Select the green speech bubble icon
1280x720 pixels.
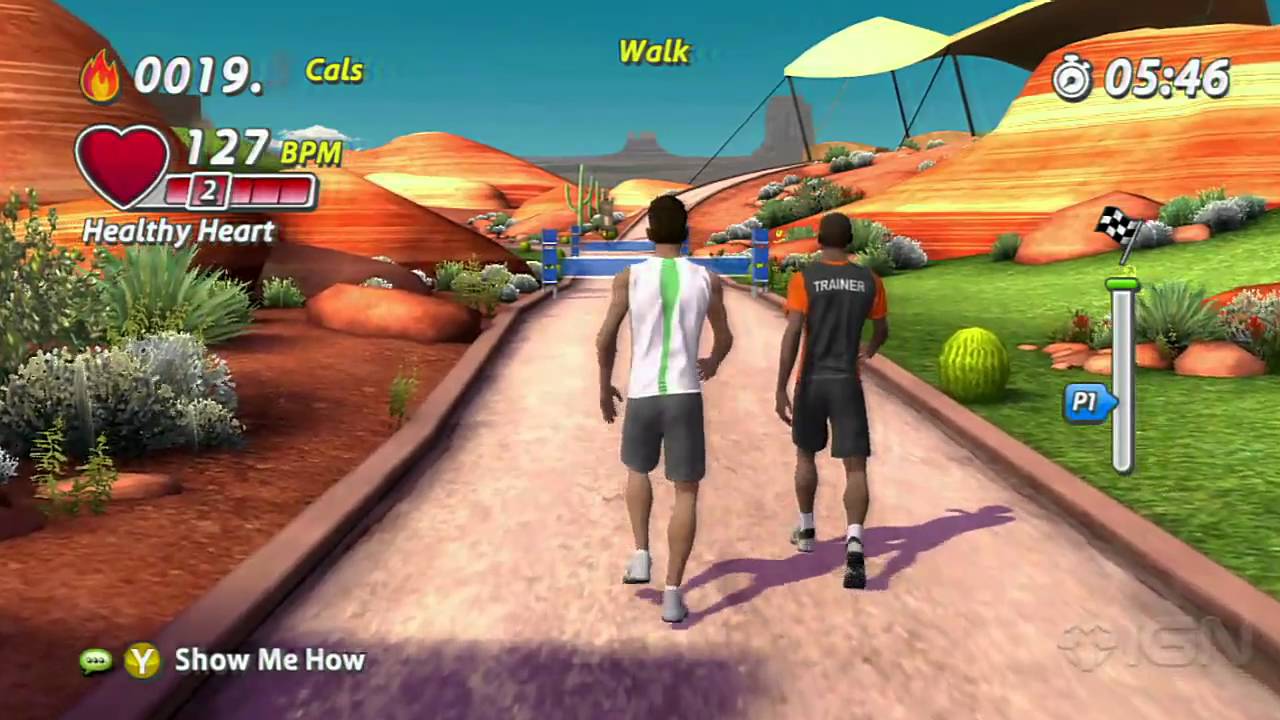[96, 660]
